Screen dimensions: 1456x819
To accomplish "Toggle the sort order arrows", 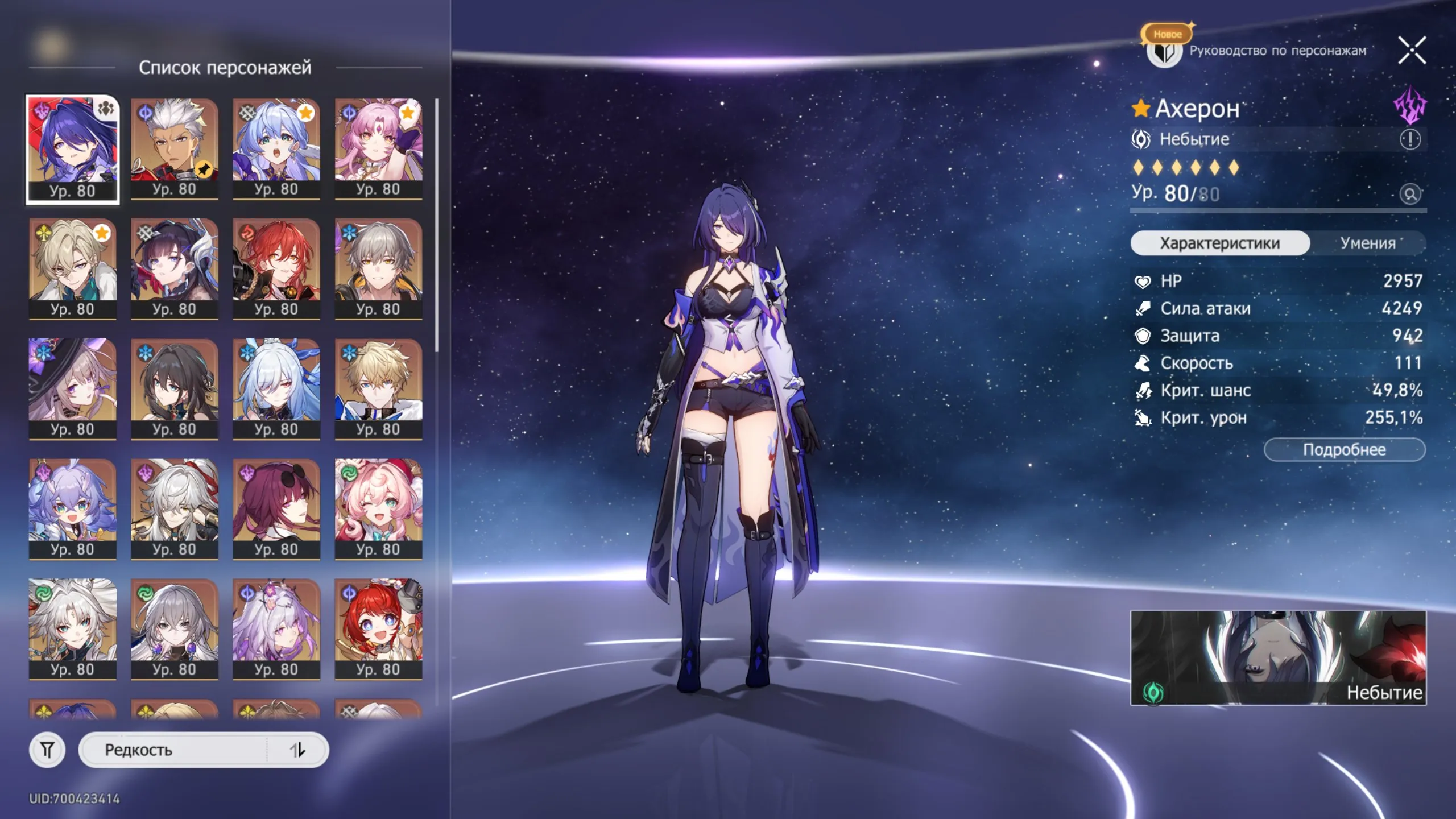I will pos(297,750).
